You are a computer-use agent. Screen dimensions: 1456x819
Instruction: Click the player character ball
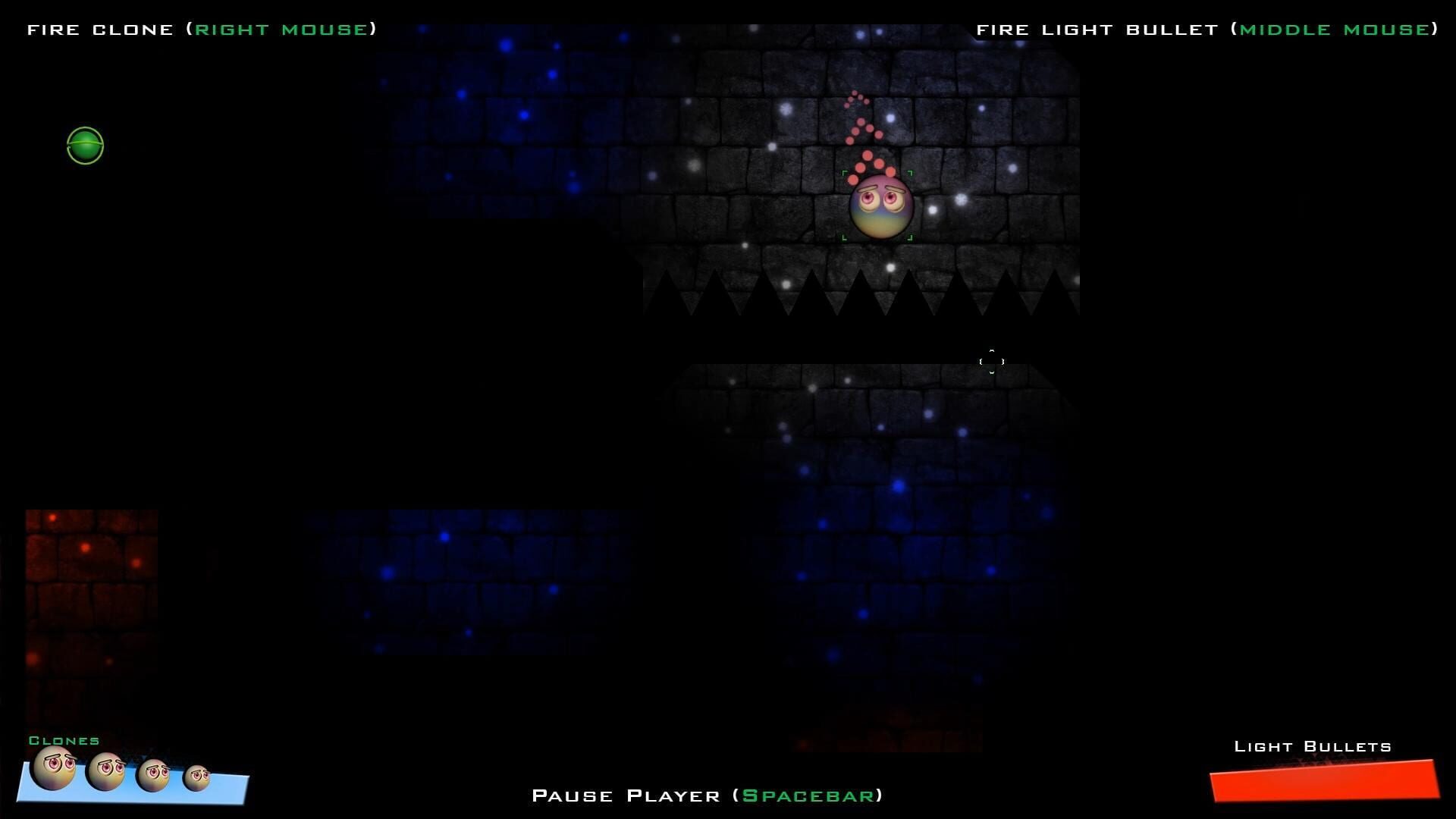880,206
